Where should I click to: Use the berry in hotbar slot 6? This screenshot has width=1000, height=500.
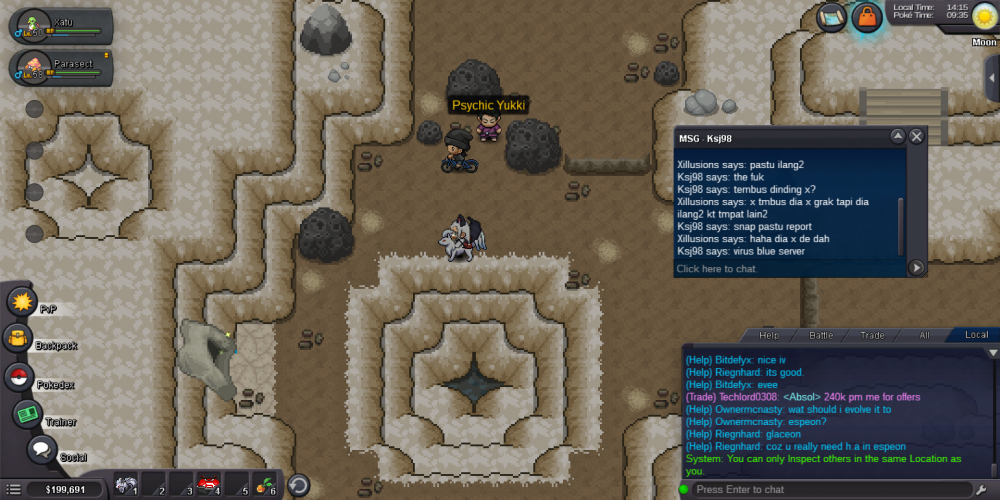point(265,485)
